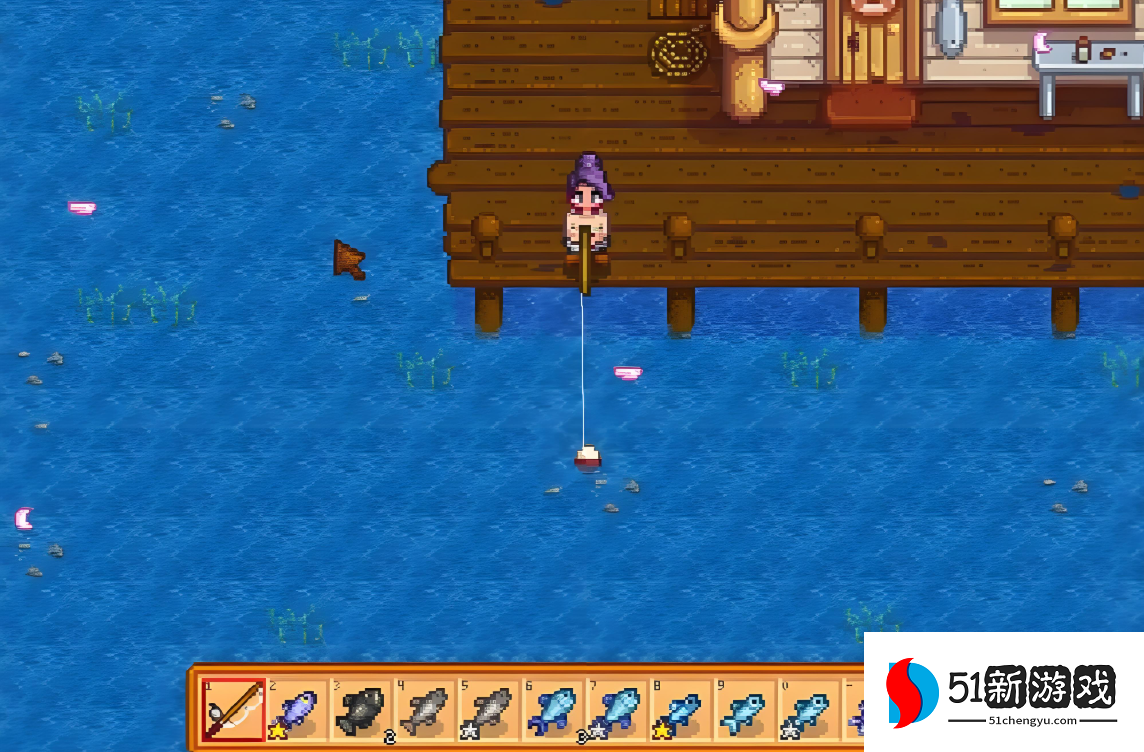
Task: Choose the silver-star blue fish in slot 0
Action: click(809, 711)
